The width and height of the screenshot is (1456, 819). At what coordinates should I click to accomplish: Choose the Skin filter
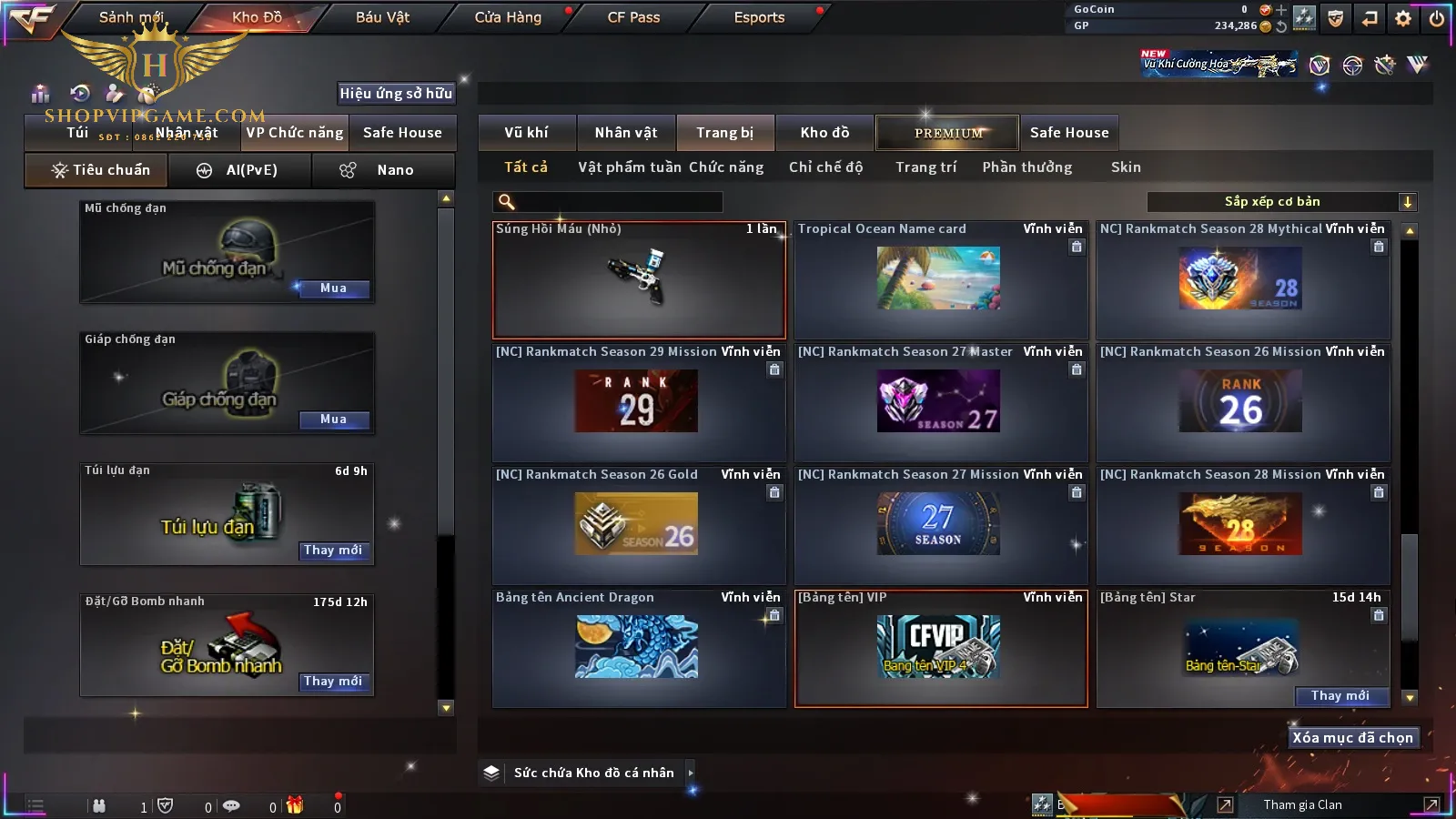pos(1126,167)
